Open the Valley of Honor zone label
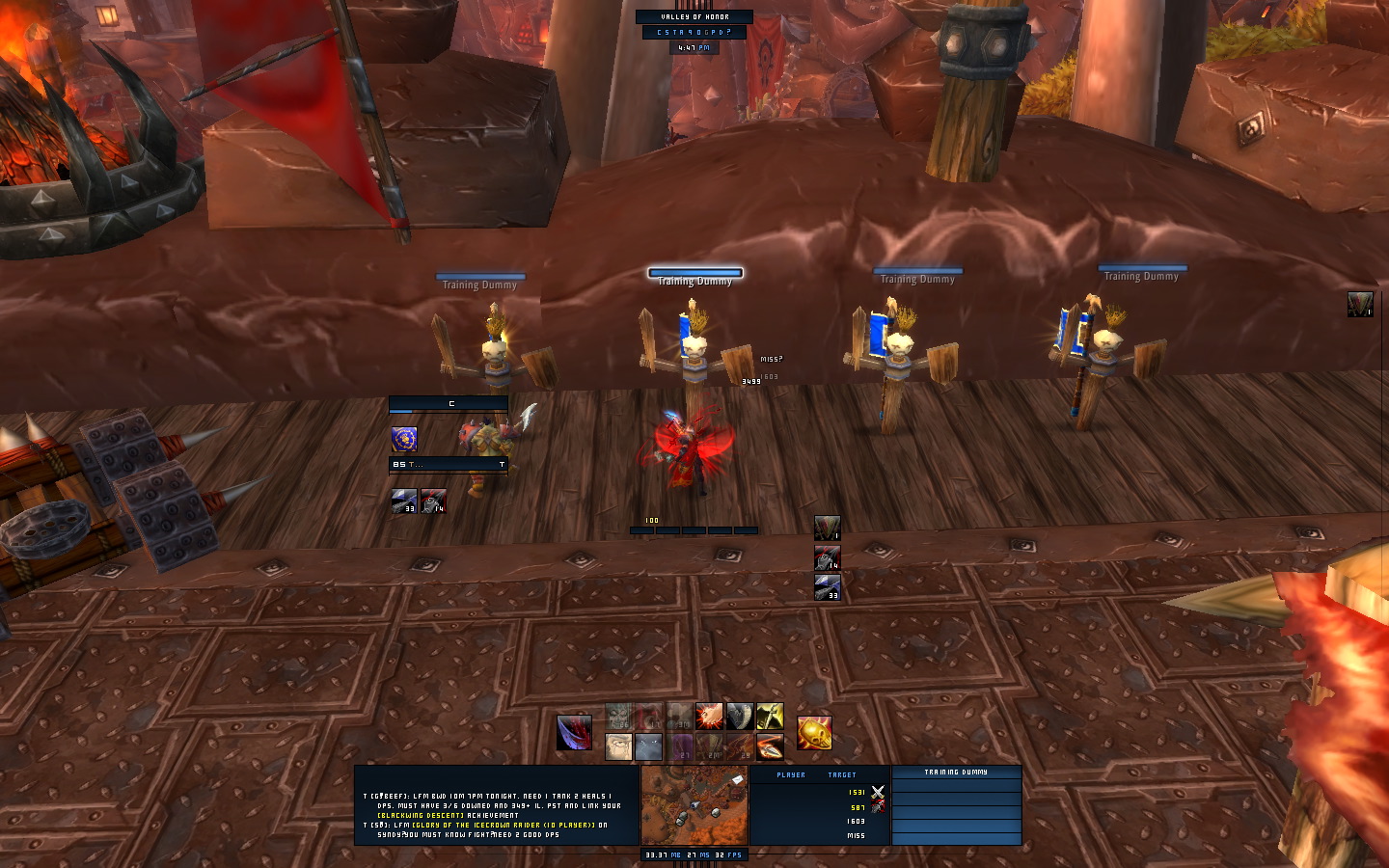This screenshot has width=1389, height=868. pyautogui.click(x=694, y=17)
